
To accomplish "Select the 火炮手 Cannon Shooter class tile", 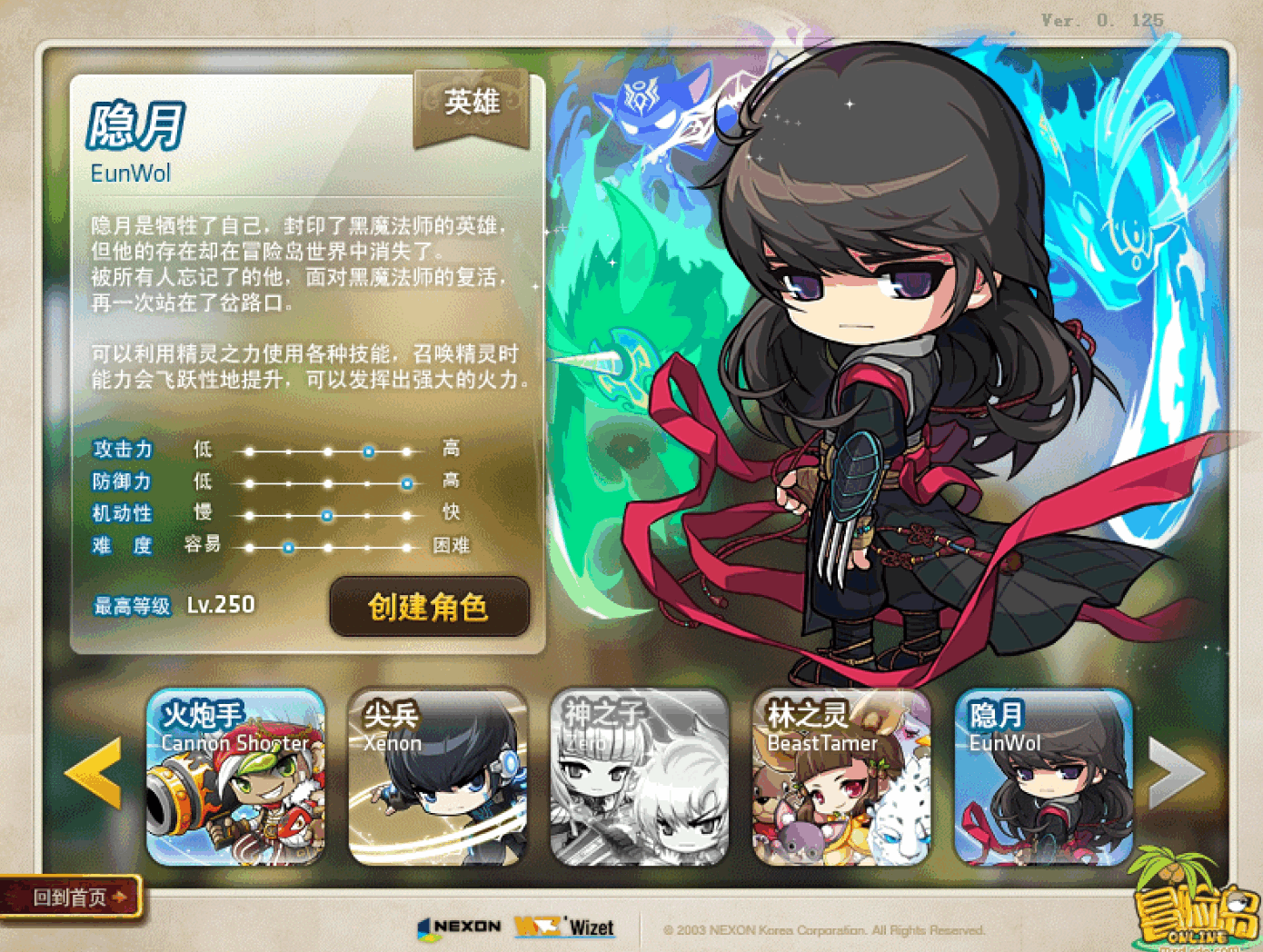I will pyautogui.click(x=236, y=777).
